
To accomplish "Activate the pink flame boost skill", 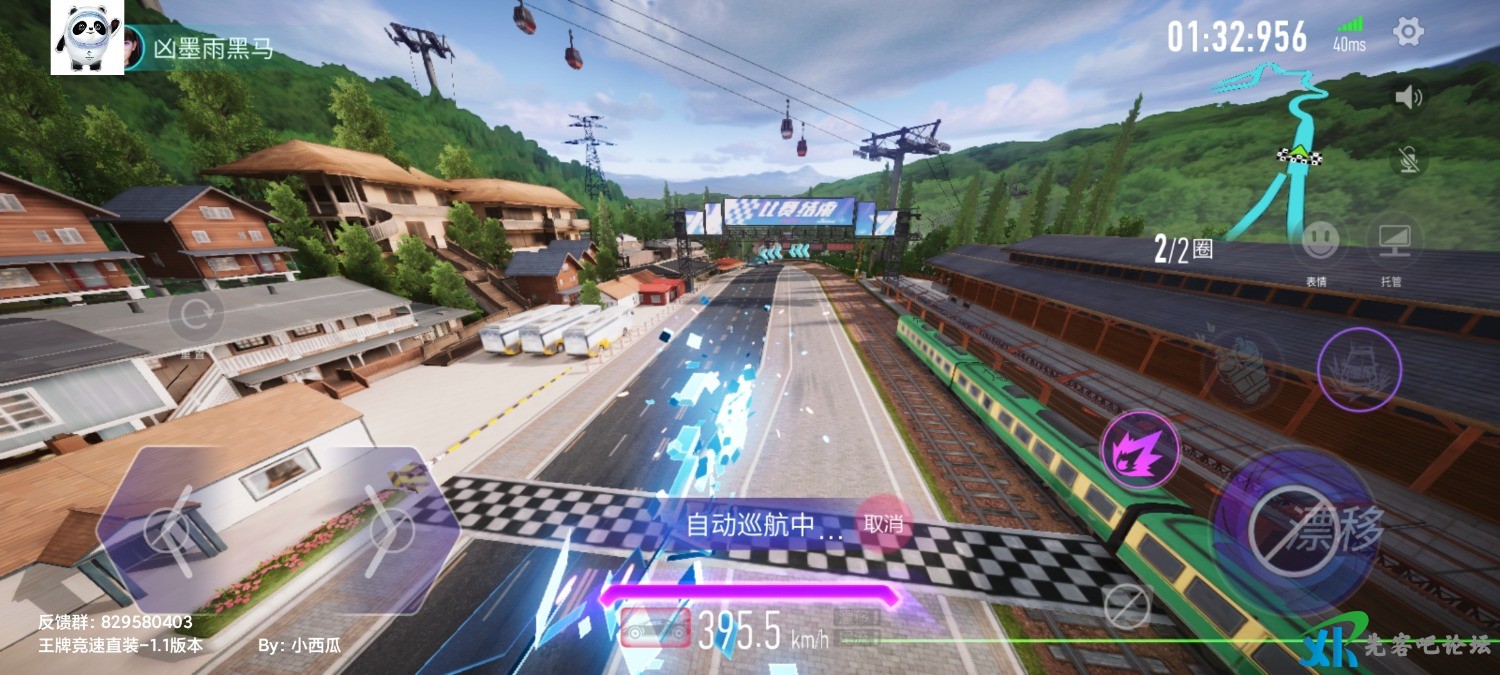I will (1140, 449).
